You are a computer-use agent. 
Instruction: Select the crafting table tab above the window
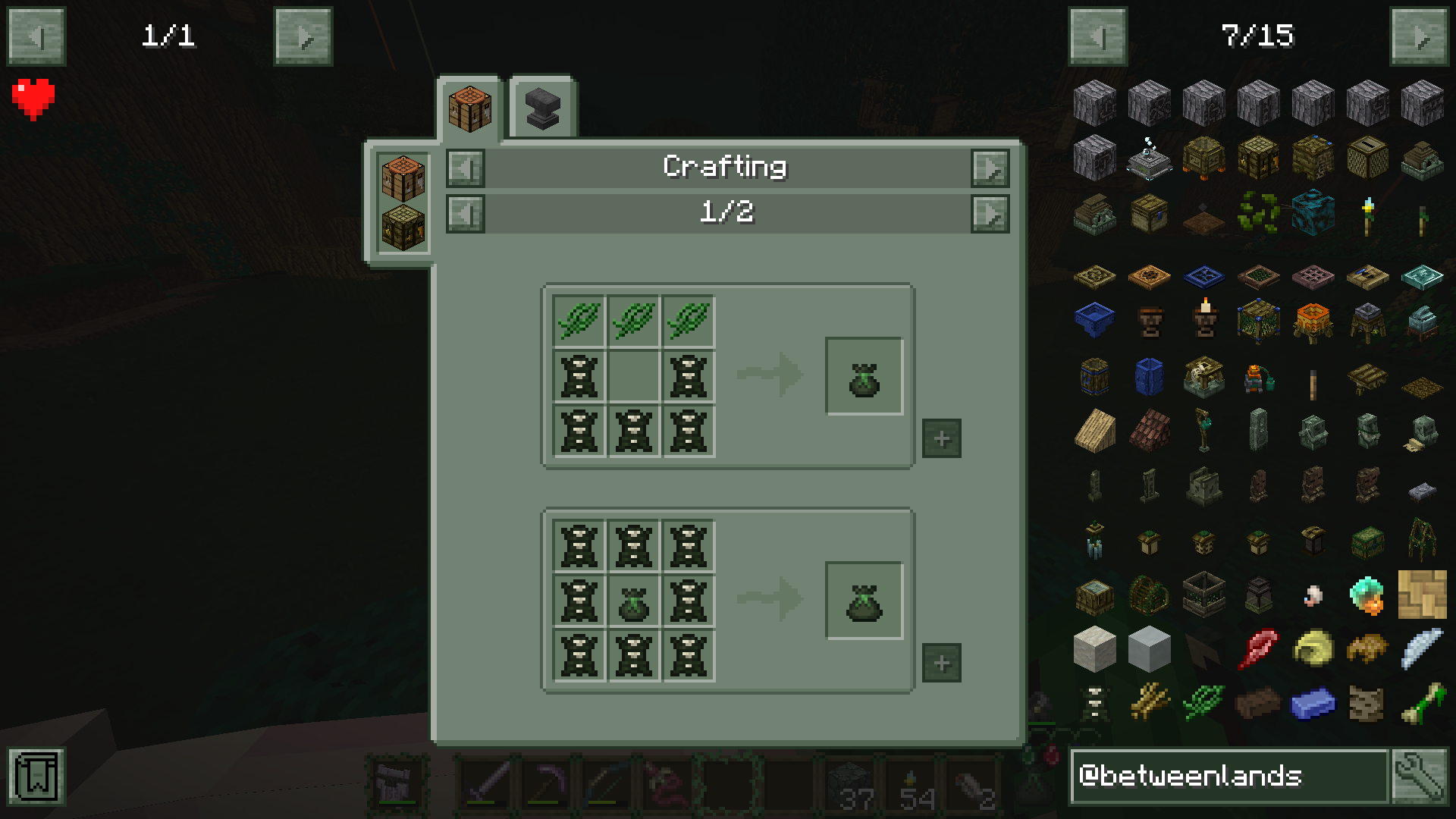coord(470,107)
